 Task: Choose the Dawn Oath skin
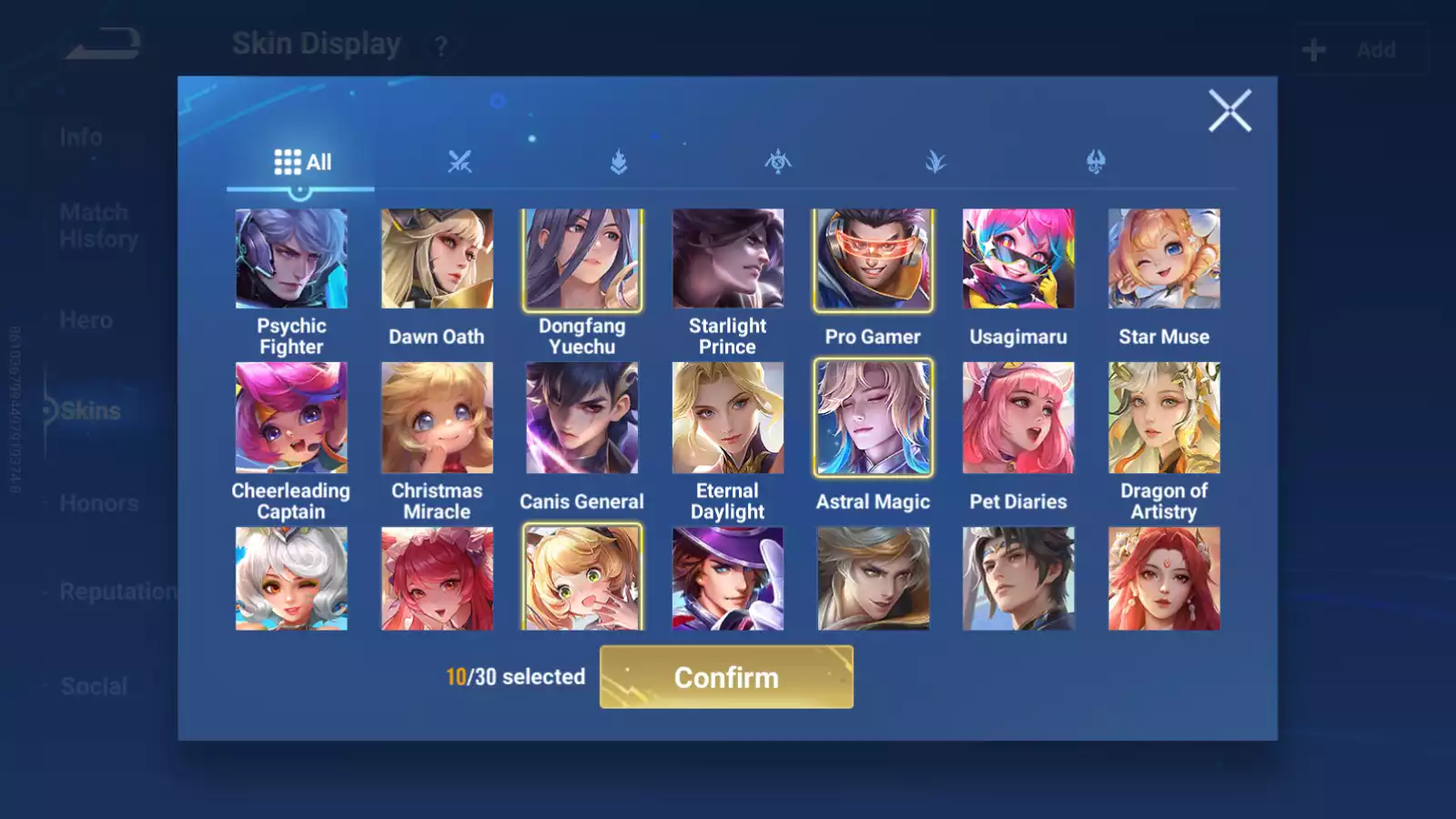(437, 259)
